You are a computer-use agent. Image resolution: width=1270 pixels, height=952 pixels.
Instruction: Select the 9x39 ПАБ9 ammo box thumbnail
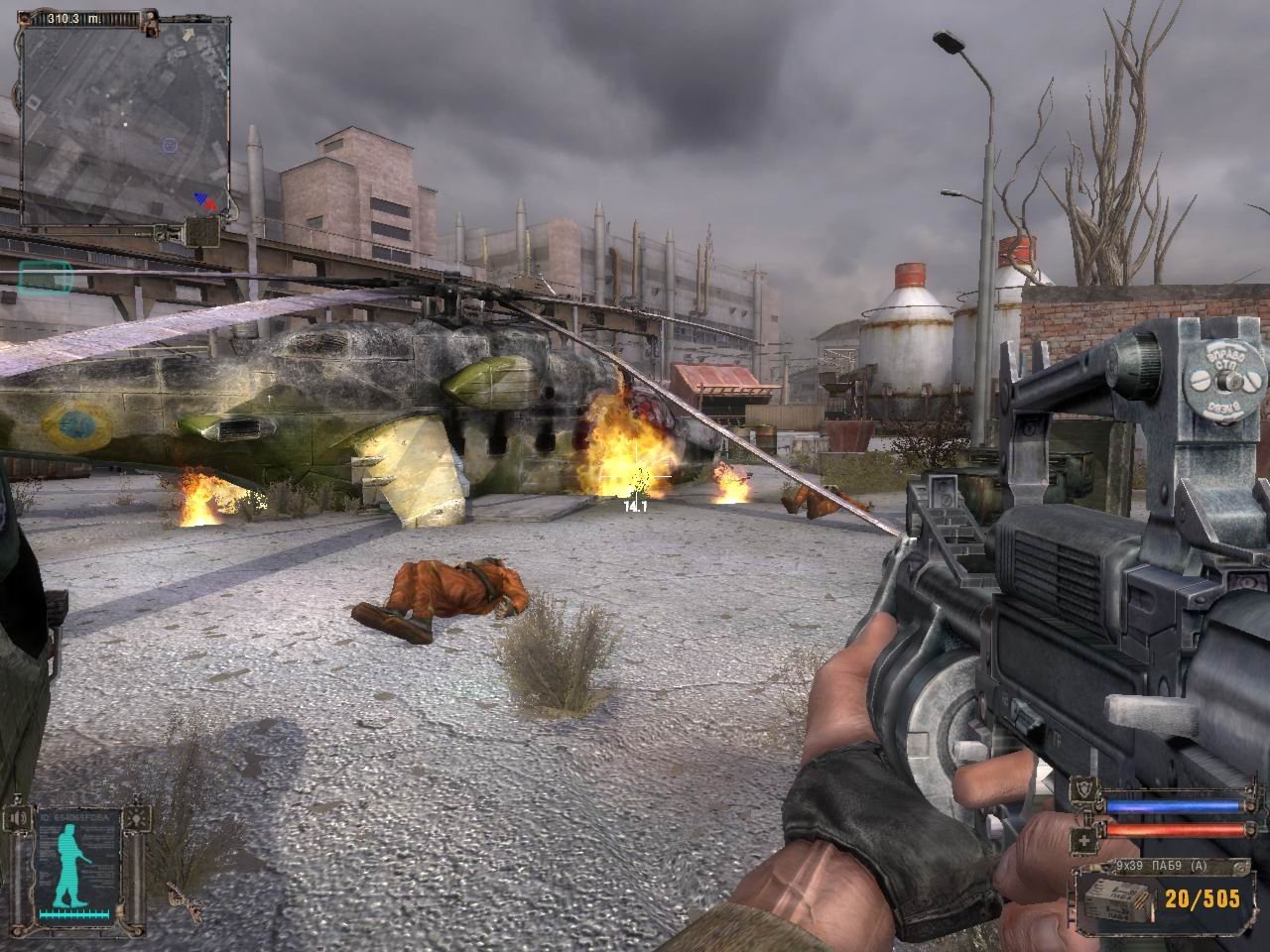(x=1115, y=900)
